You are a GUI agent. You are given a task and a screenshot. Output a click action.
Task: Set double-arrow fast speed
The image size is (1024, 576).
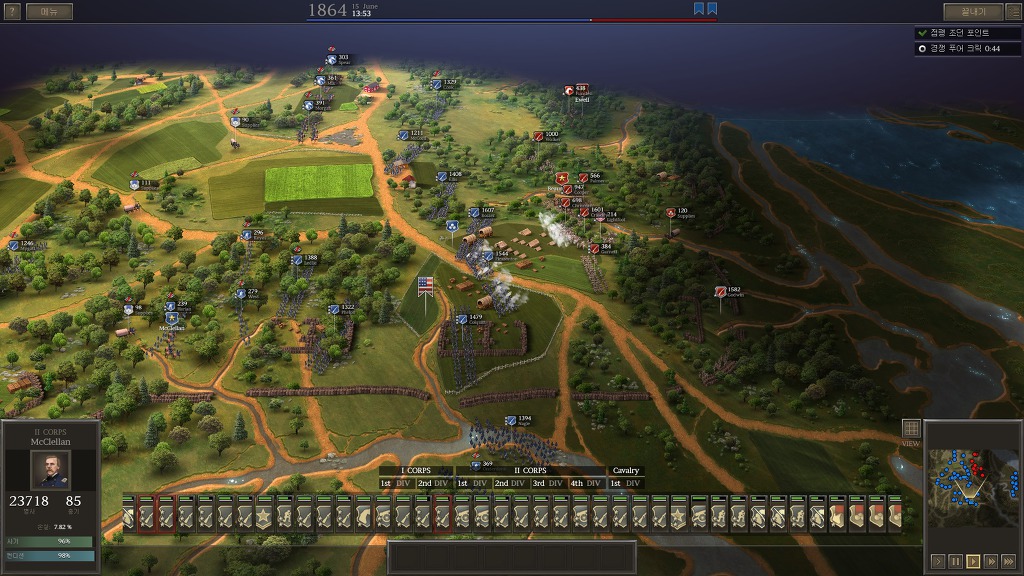[x=990, y=561]
